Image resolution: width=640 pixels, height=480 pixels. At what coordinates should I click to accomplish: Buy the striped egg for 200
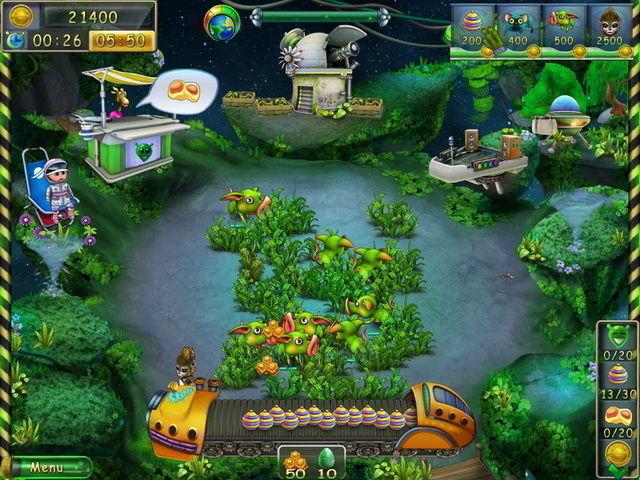(x=471, y=27)
